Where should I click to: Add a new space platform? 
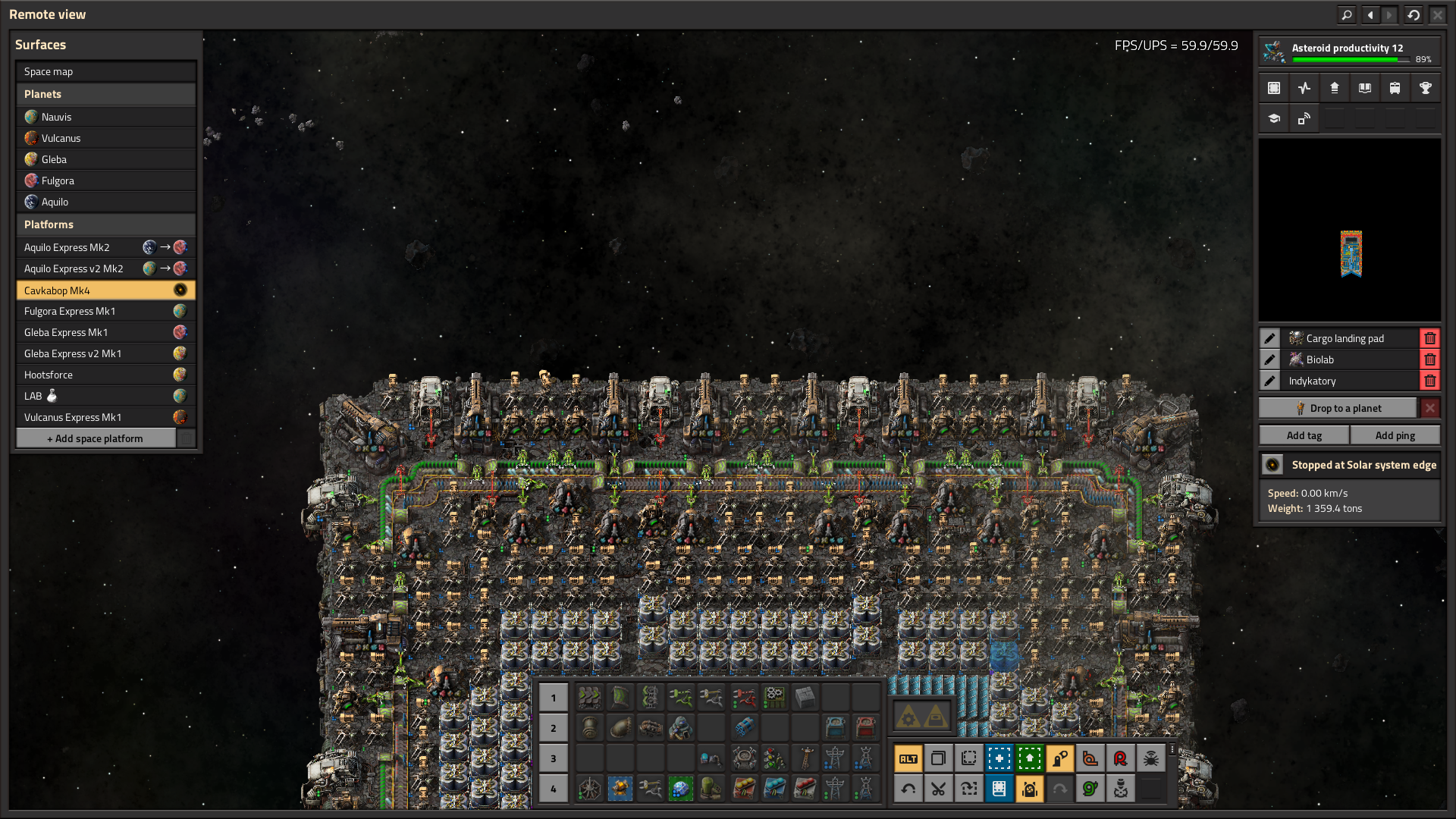click(96, 438)
